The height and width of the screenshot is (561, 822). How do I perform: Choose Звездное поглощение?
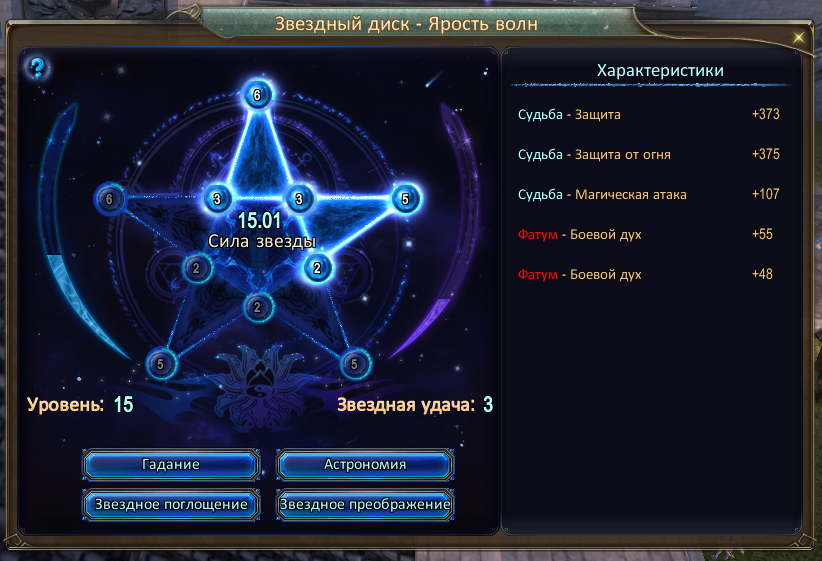click(x=170, y=504)
